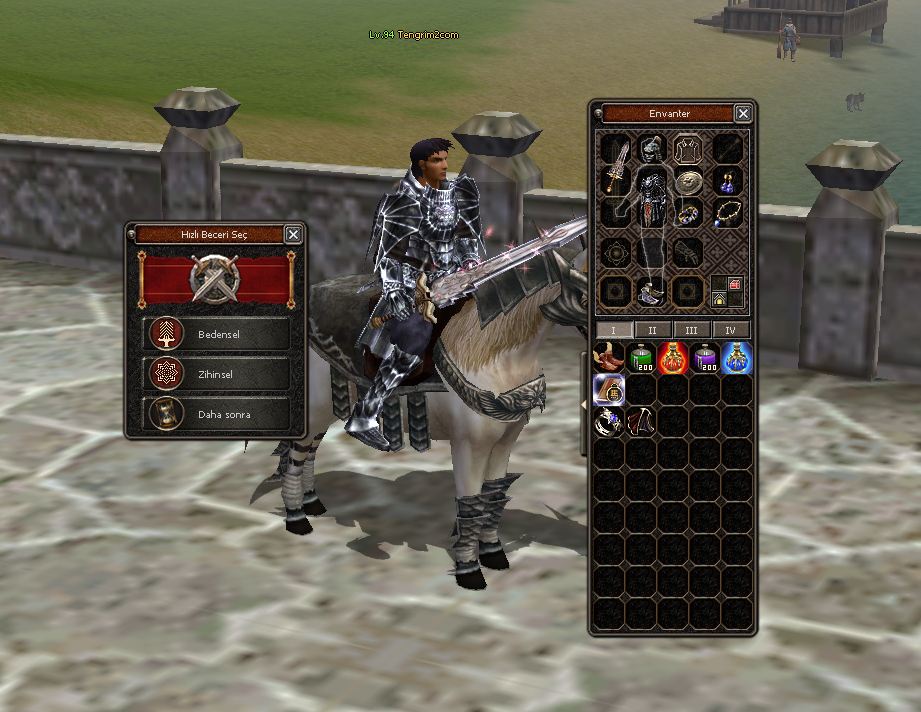Close the Envanter window
The image size is (921, 712).
pyautogui.click(x=743, y=114)
